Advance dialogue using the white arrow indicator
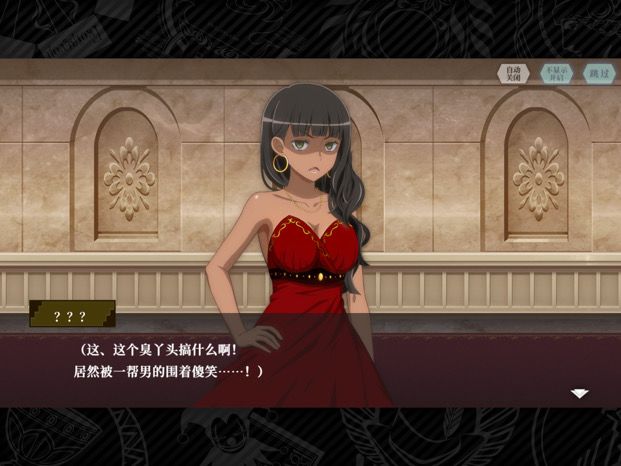Screen dimensions: 621x466 579,393
